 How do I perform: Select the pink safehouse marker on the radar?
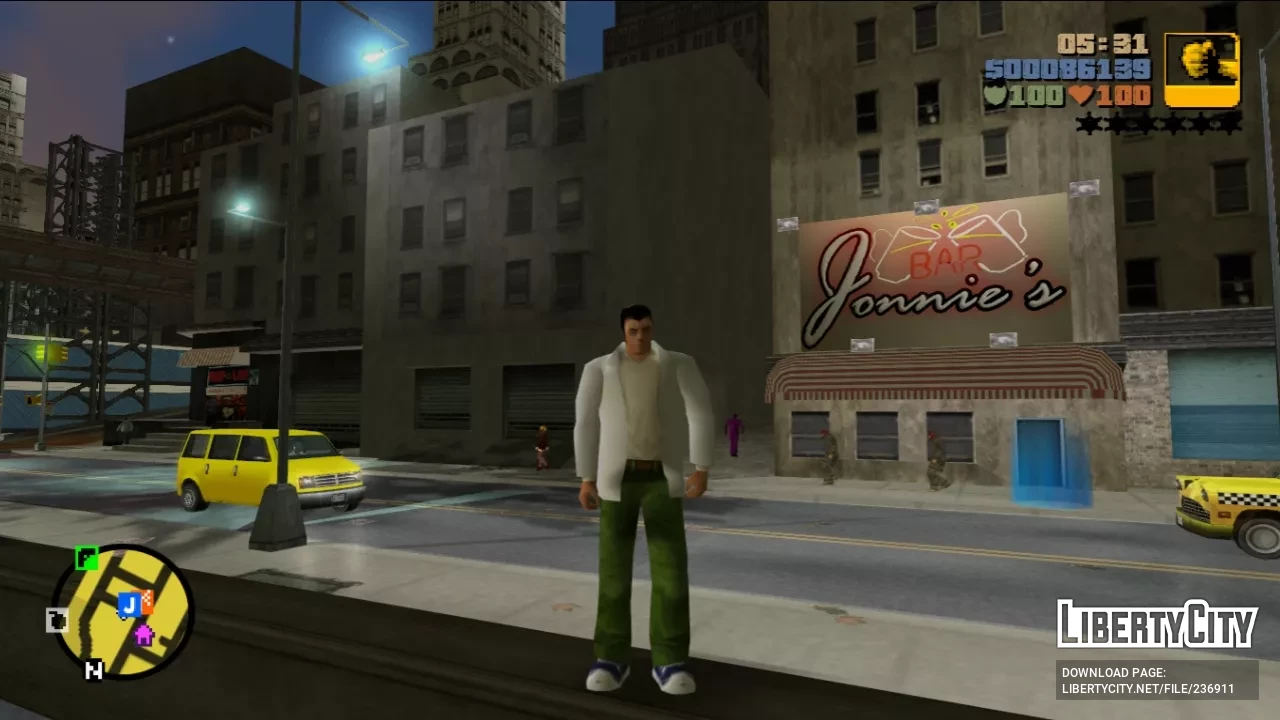coord(144,634)
